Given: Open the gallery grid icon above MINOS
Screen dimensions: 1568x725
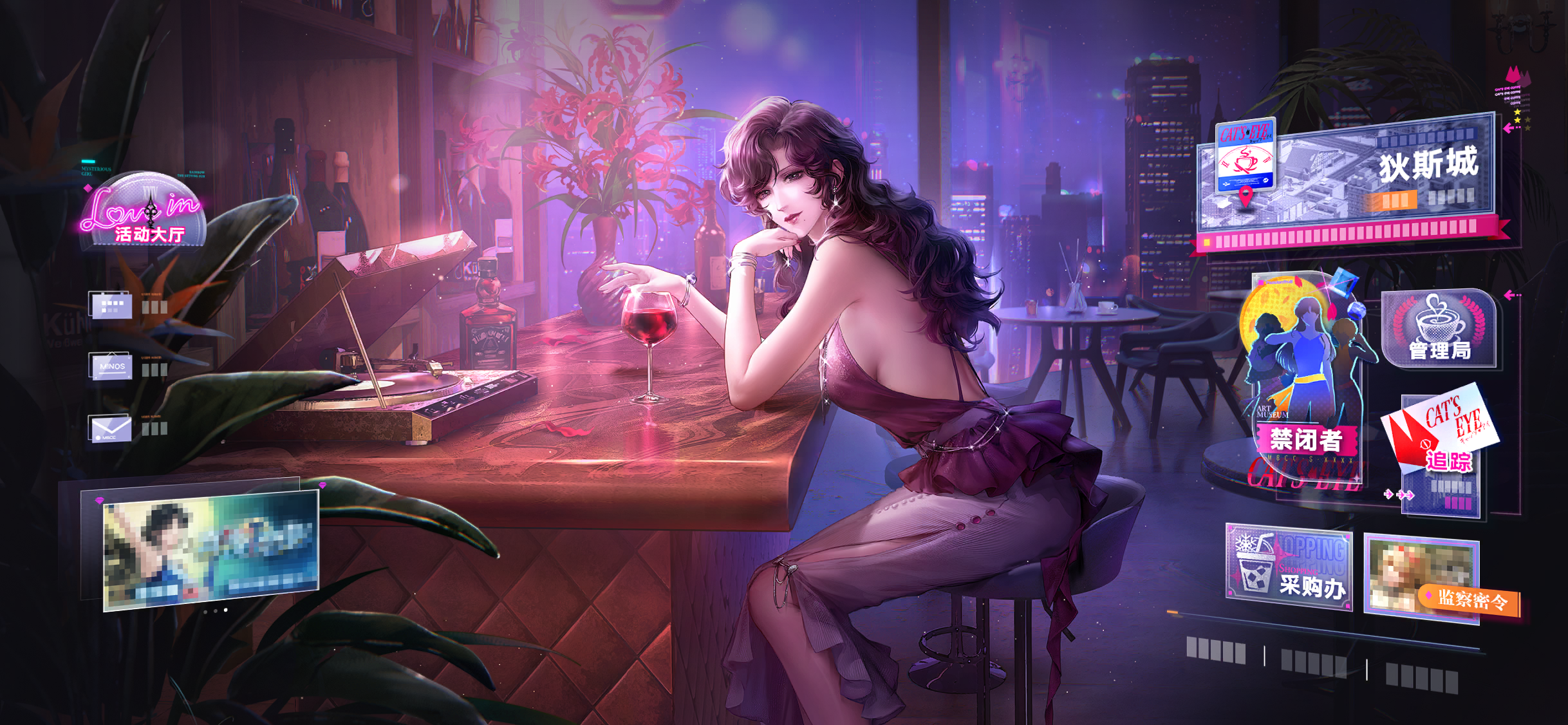Looking at the screenshot, I should pos(111,305).
